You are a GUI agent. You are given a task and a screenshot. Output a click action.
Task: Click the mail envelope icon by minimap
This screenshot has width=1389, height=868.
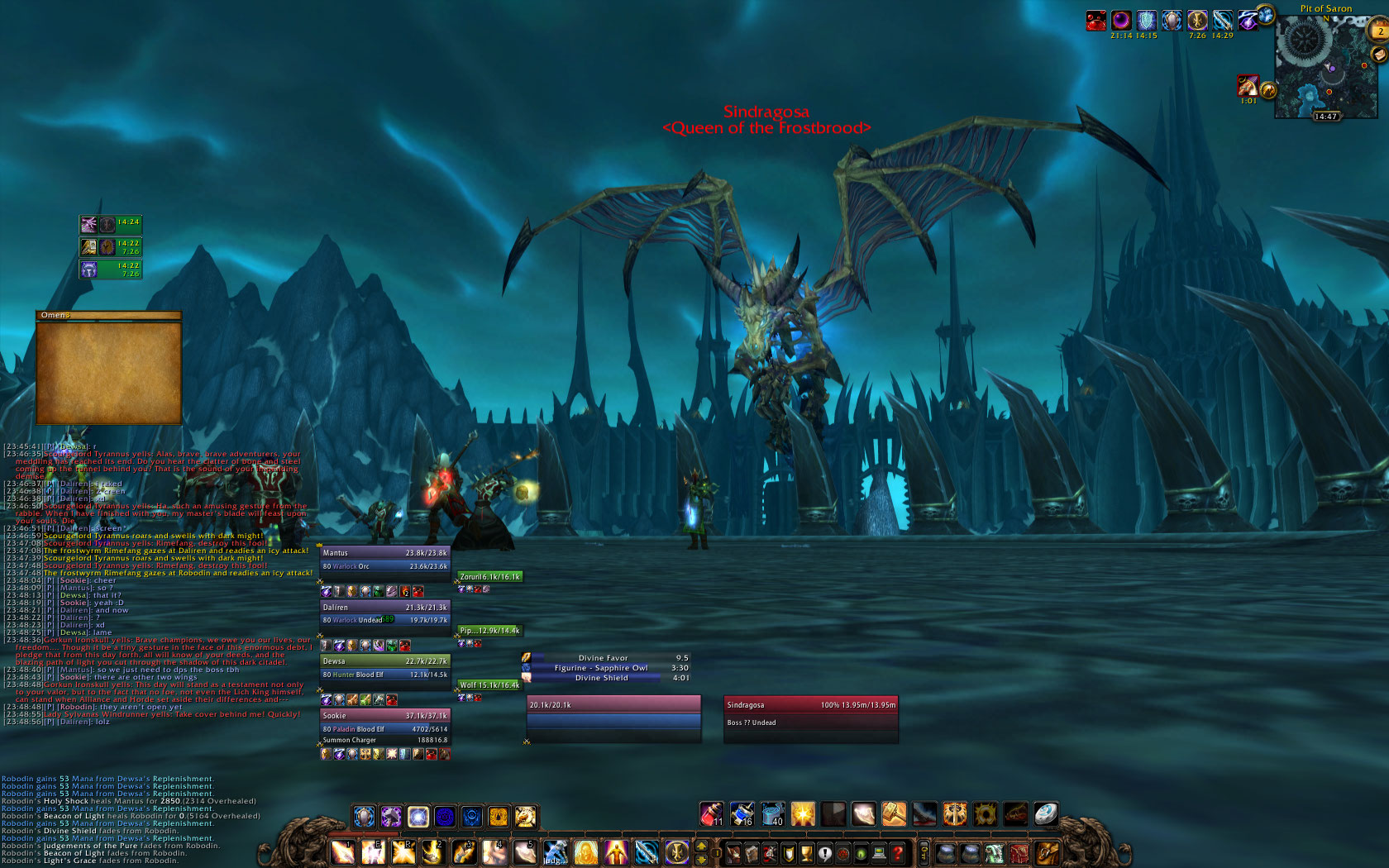1378,55
